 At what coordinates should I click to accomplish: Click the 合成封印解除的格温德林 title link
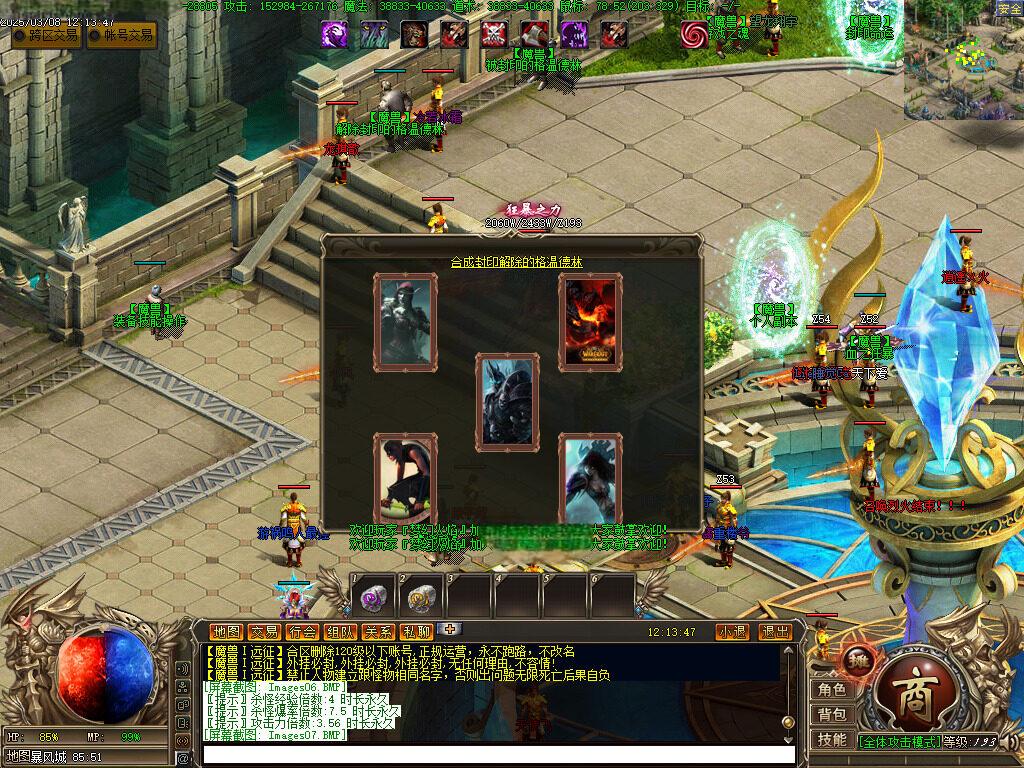516,262
